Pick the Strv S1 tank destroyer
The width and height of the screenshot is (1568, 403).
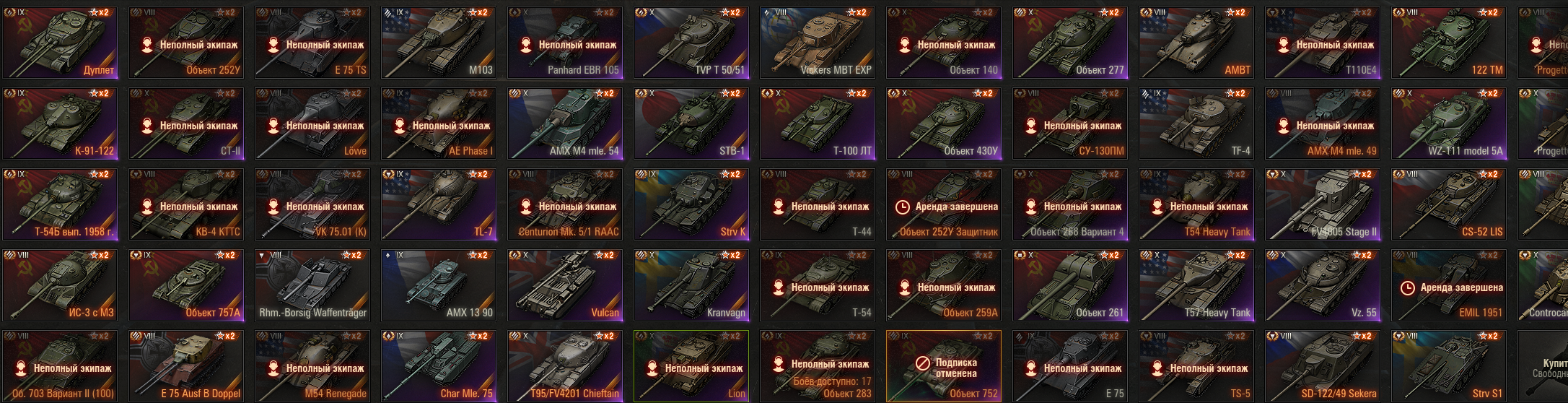pos(1449,366)
